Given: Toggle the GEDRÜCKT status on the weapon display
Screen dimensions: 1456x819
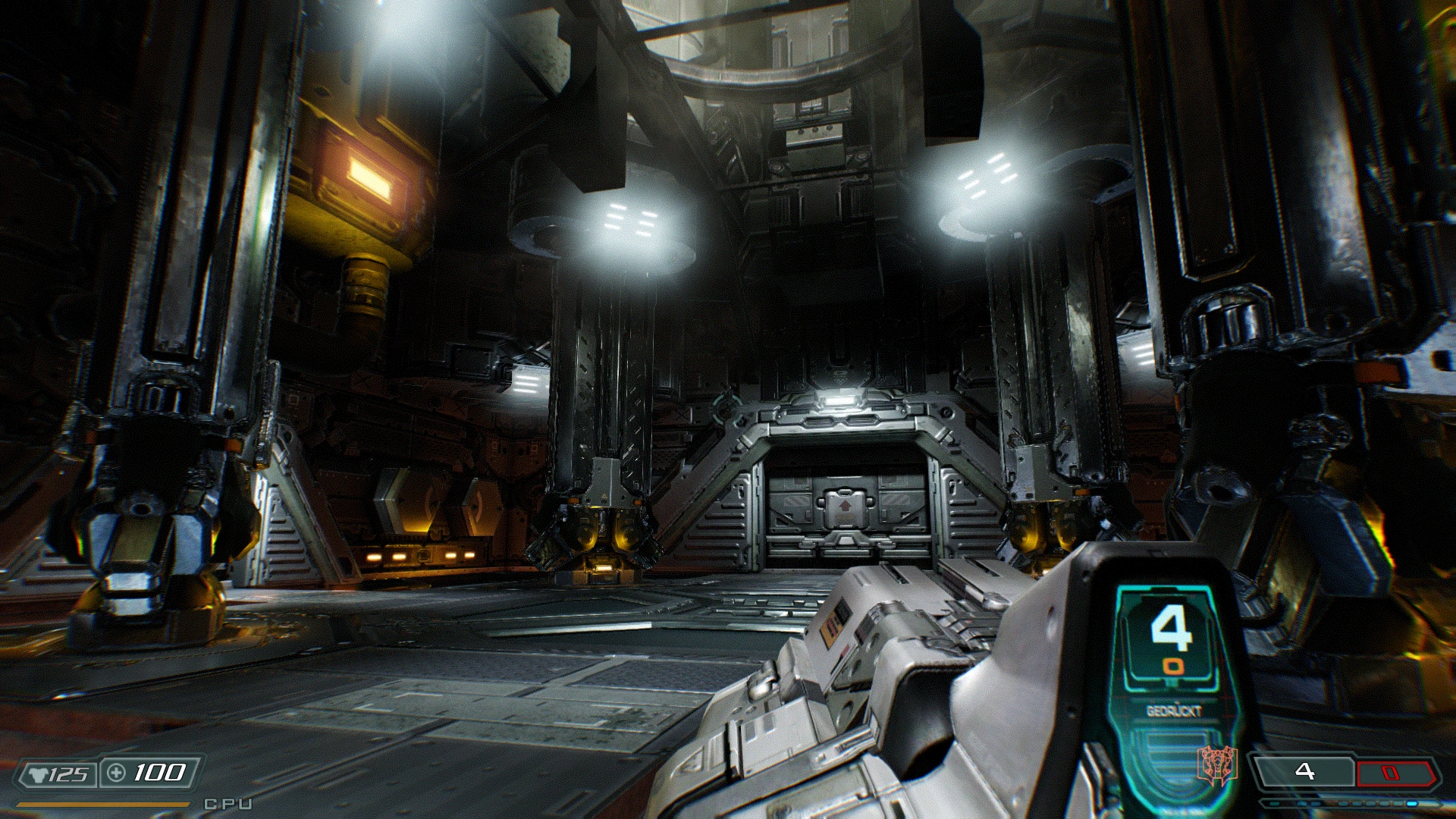Looking at the screenshot, I should click(1175, 710).
